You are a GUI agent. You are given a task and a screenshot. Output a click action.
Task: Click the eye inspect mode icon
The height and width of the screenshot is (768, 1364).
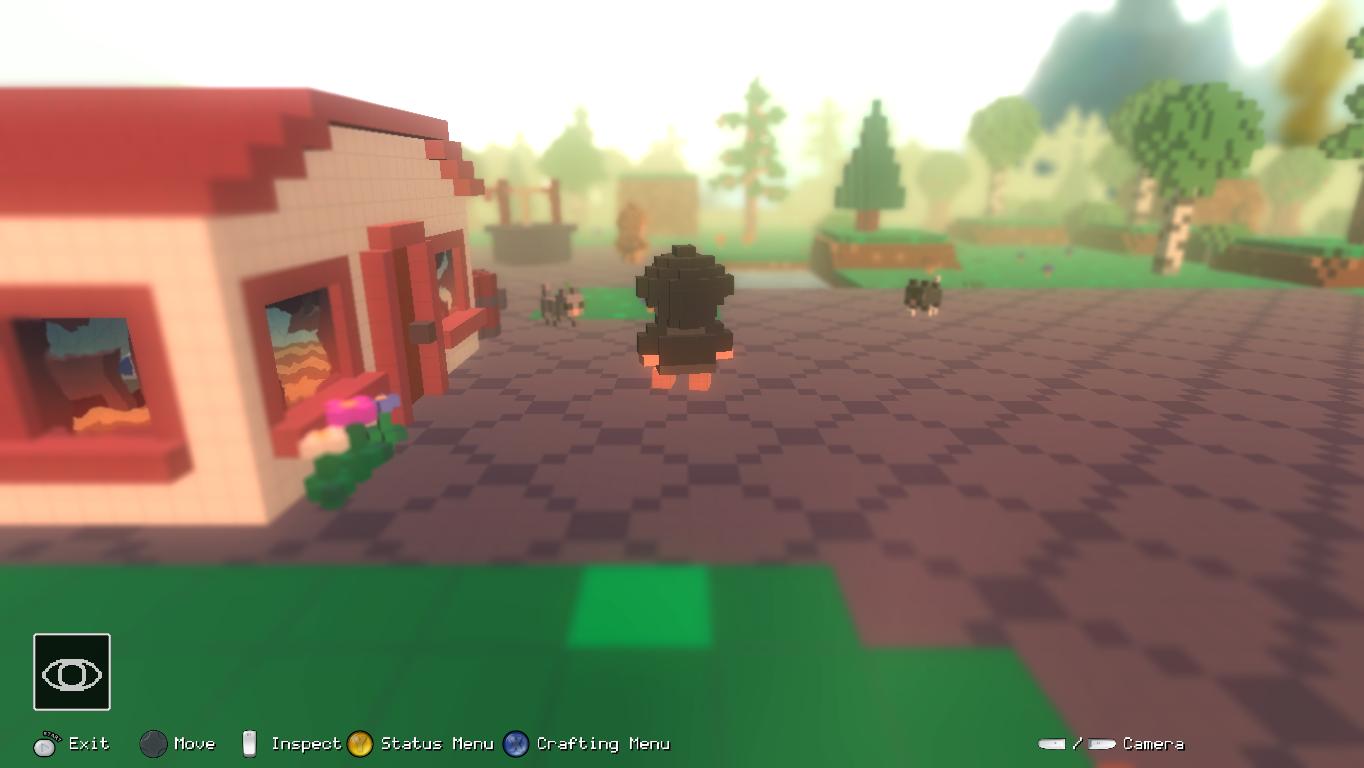click(x=72, y=673)
